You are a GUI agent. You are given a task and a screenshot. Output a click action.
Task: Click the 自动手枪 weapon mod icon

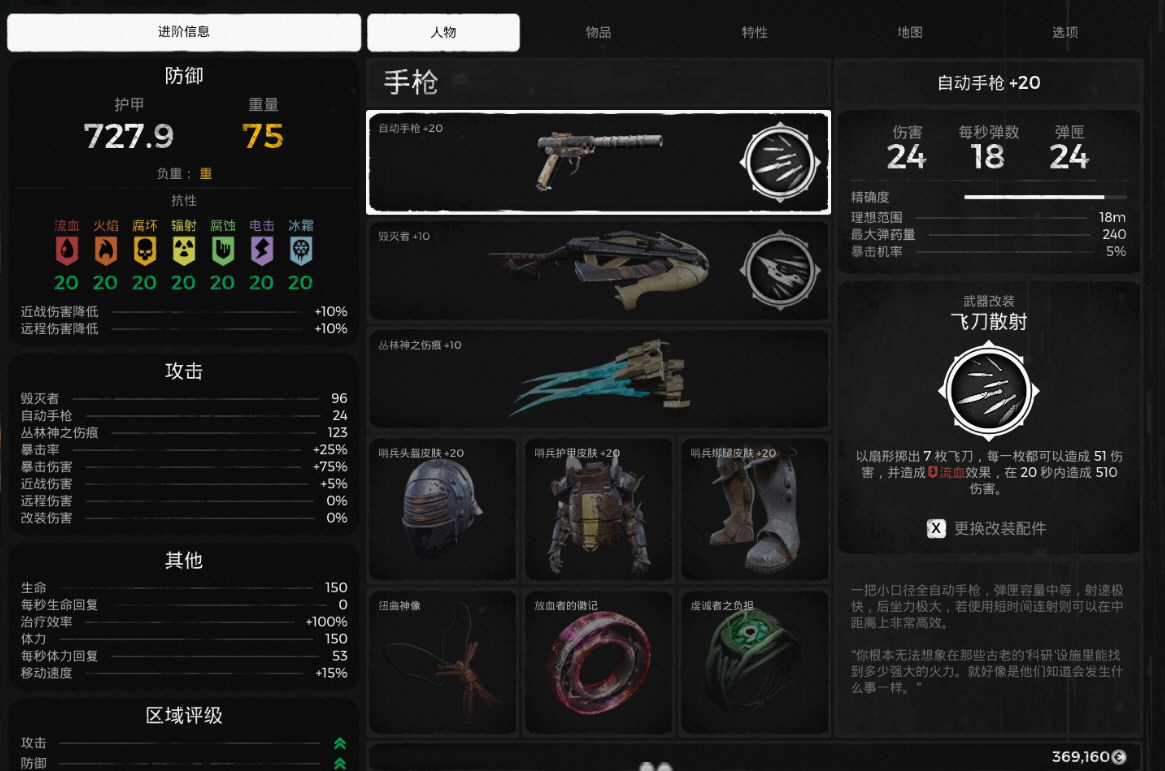(779, 163)
